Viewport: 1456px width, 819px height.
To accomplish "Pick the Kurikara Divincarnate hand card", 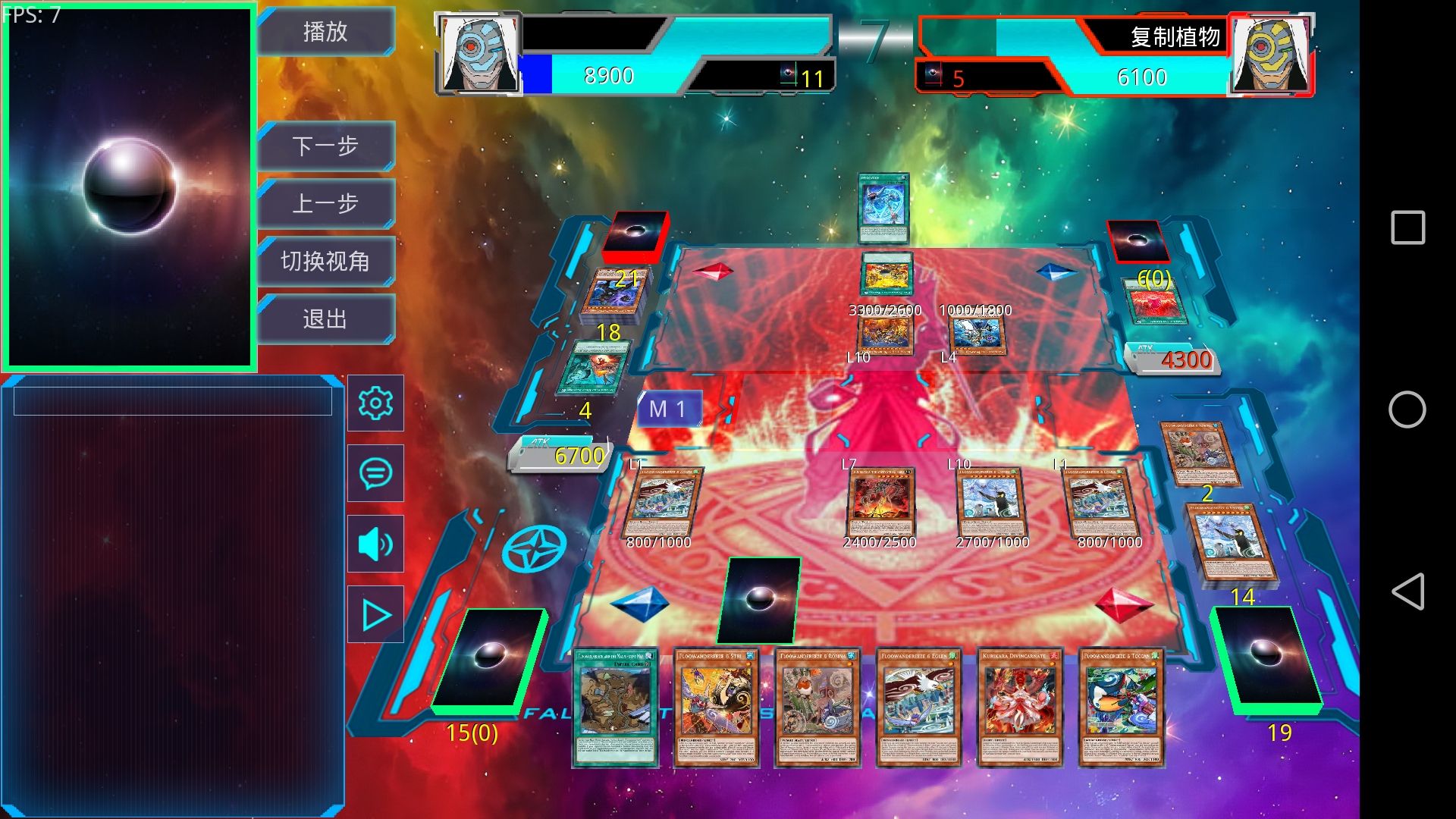I will [x=1019, y=707].
